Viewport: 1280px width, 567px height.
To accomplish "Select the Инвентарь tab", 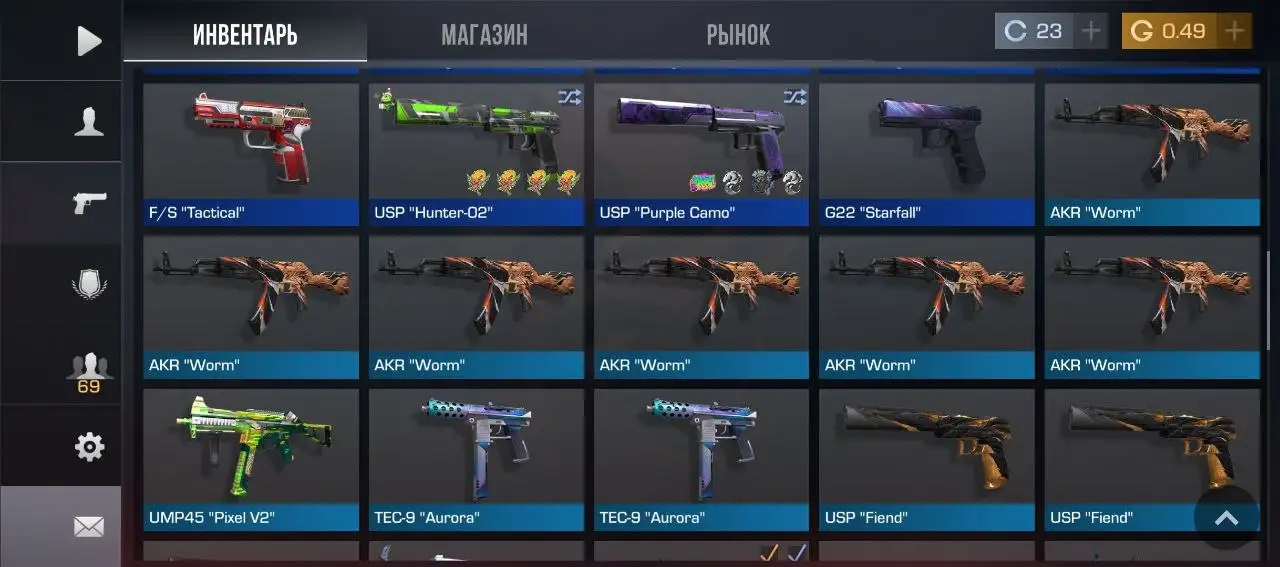I will click(245, 35).
